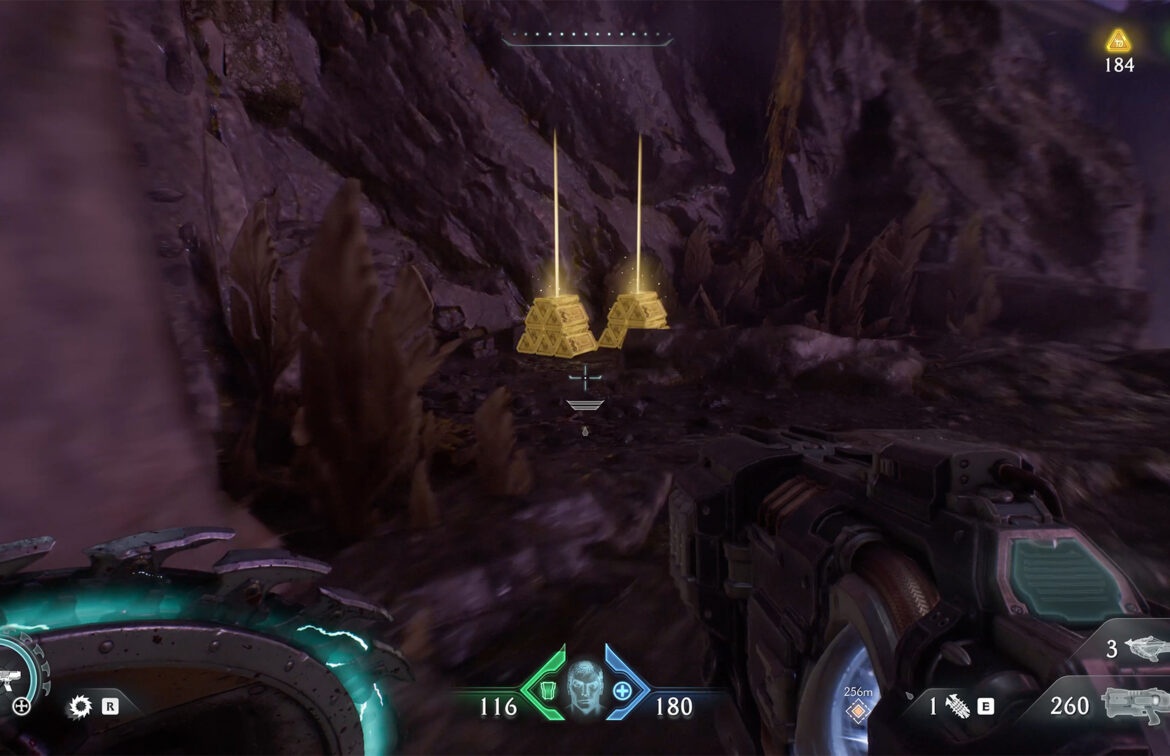The image size is (1170, 756).
Task: Select the crossbow weapon icon
Action: [x=1145, y=649]
